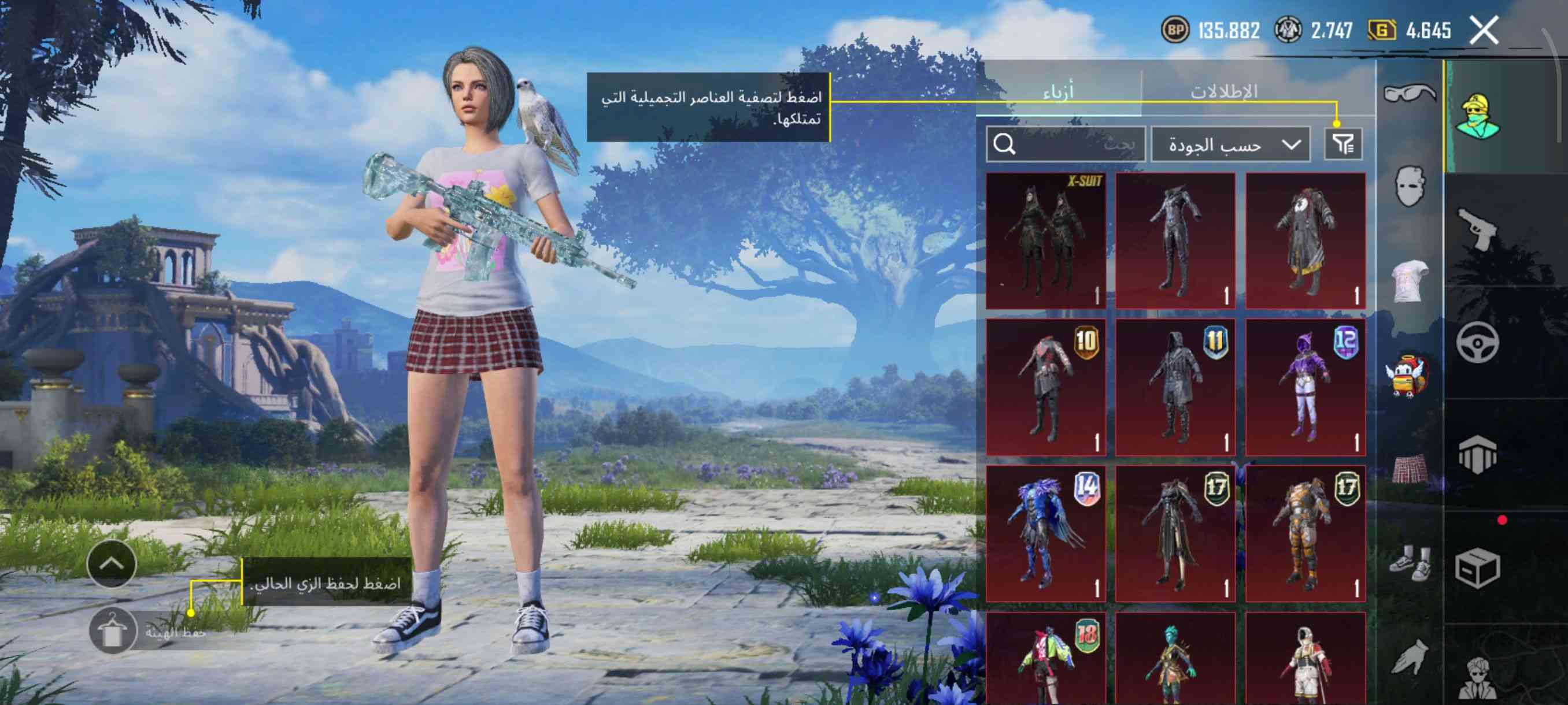Save the current look with hanger button

[x=112, y=631]
